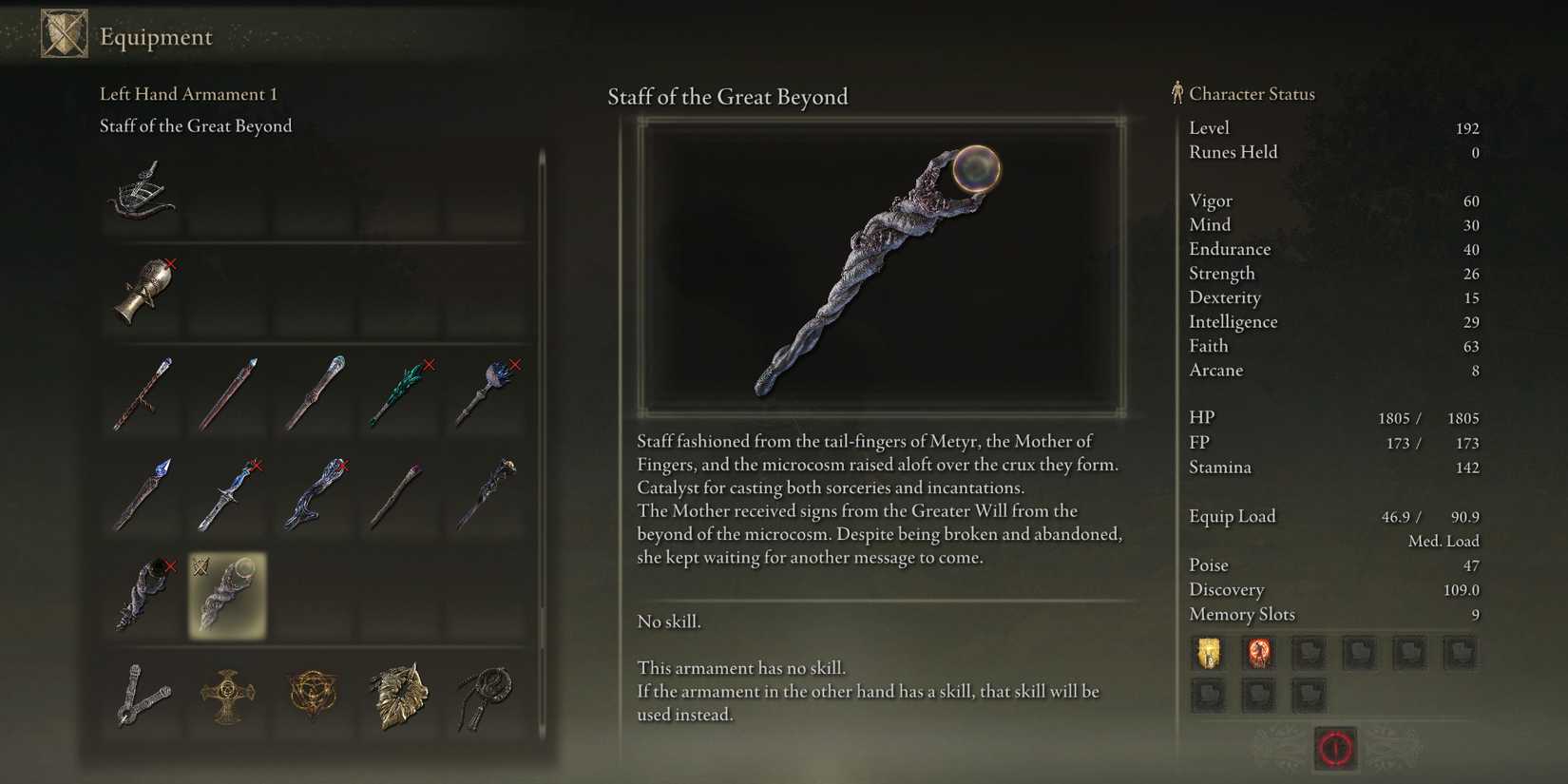Select the circular golden knot seal
Image resolution: width=1568 pixels, height=784 pixels.
(x=314, y=698)
